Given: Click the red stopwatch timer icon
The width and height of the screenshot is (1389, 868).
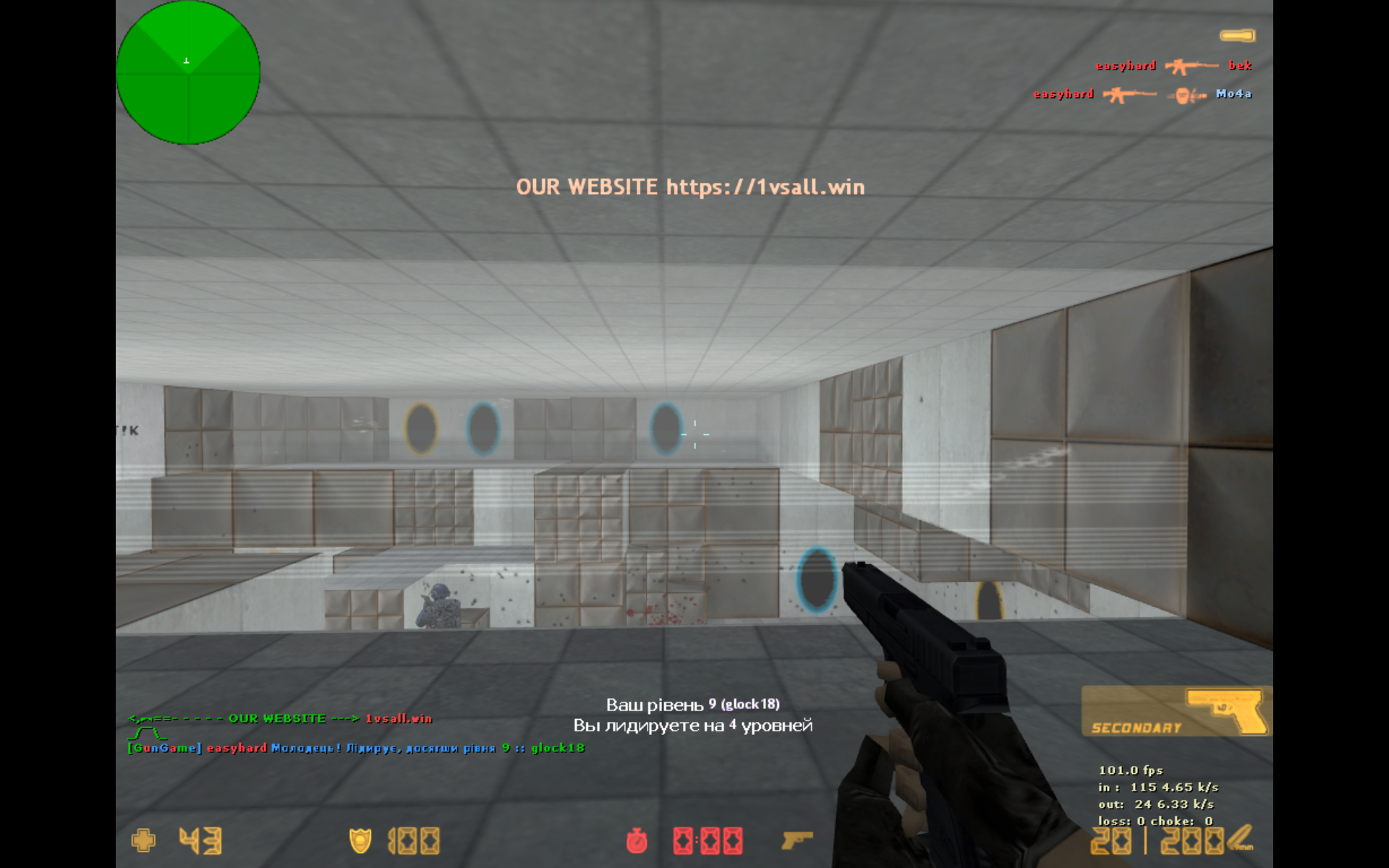Looking at the screenshot, I should coord(636,841).
